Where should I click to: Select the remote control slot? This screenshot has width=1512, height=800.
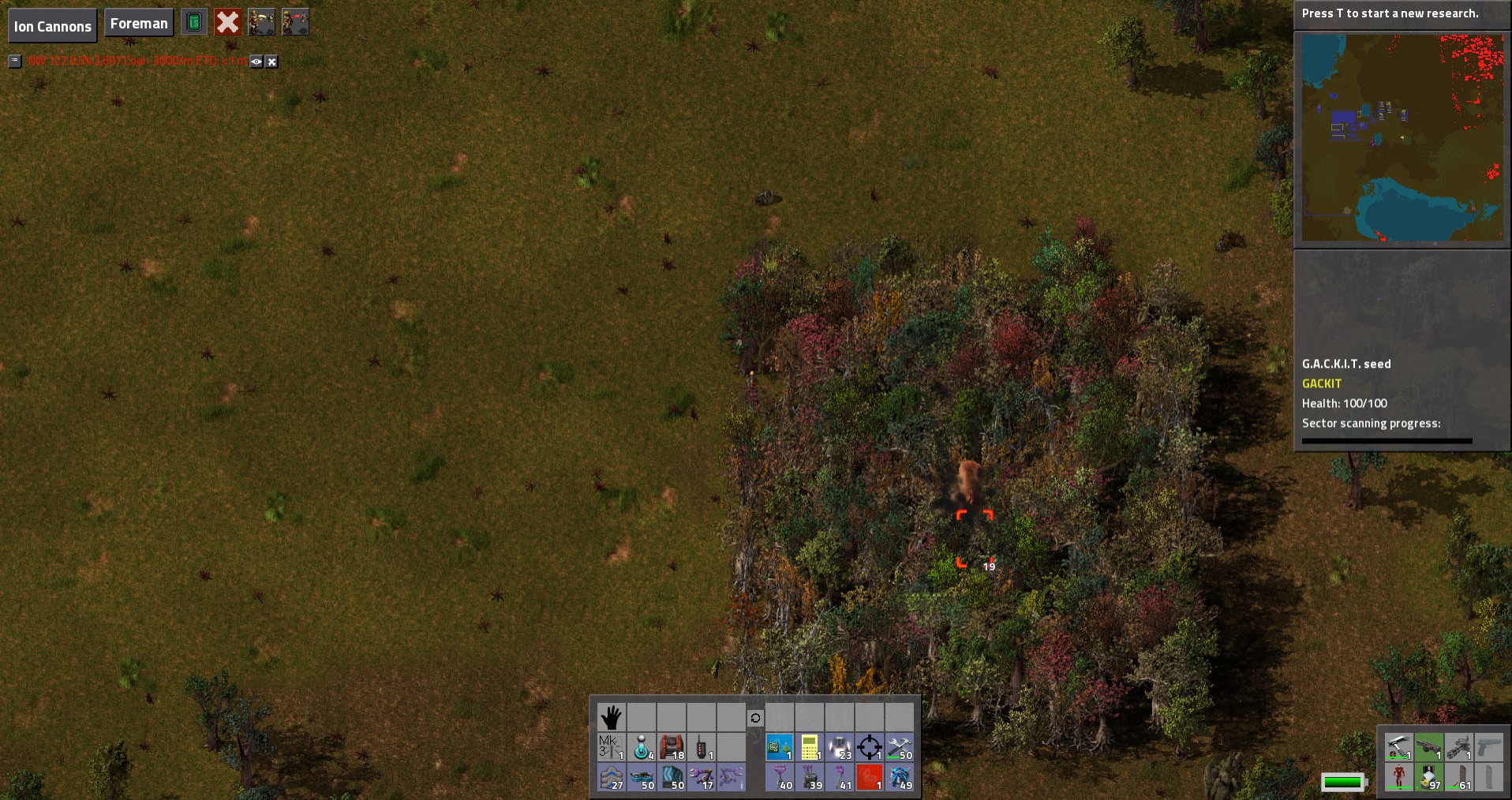(x=701, y=747)
